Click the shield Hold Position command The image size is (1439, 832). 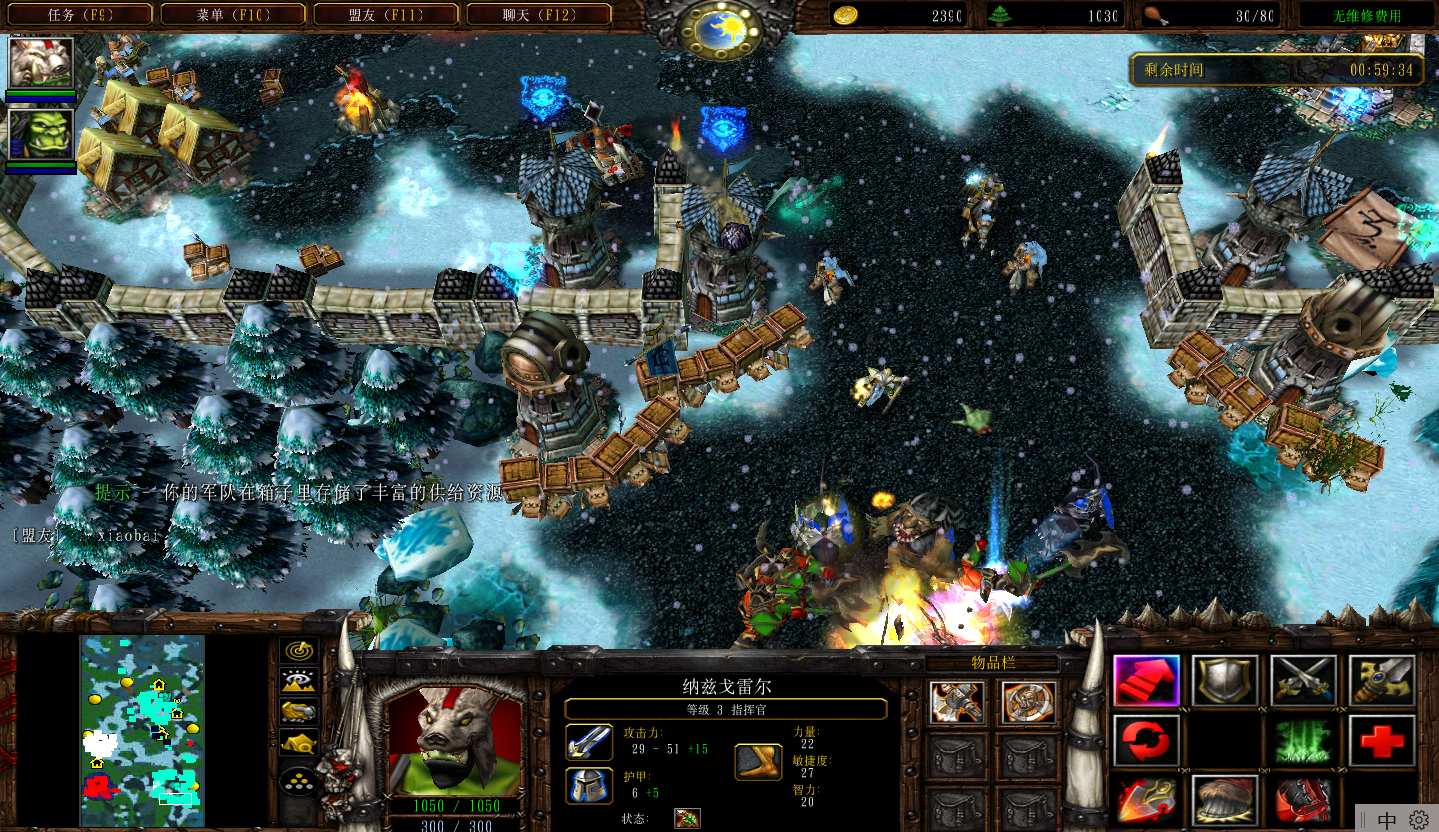click(x=1224, y=681)
